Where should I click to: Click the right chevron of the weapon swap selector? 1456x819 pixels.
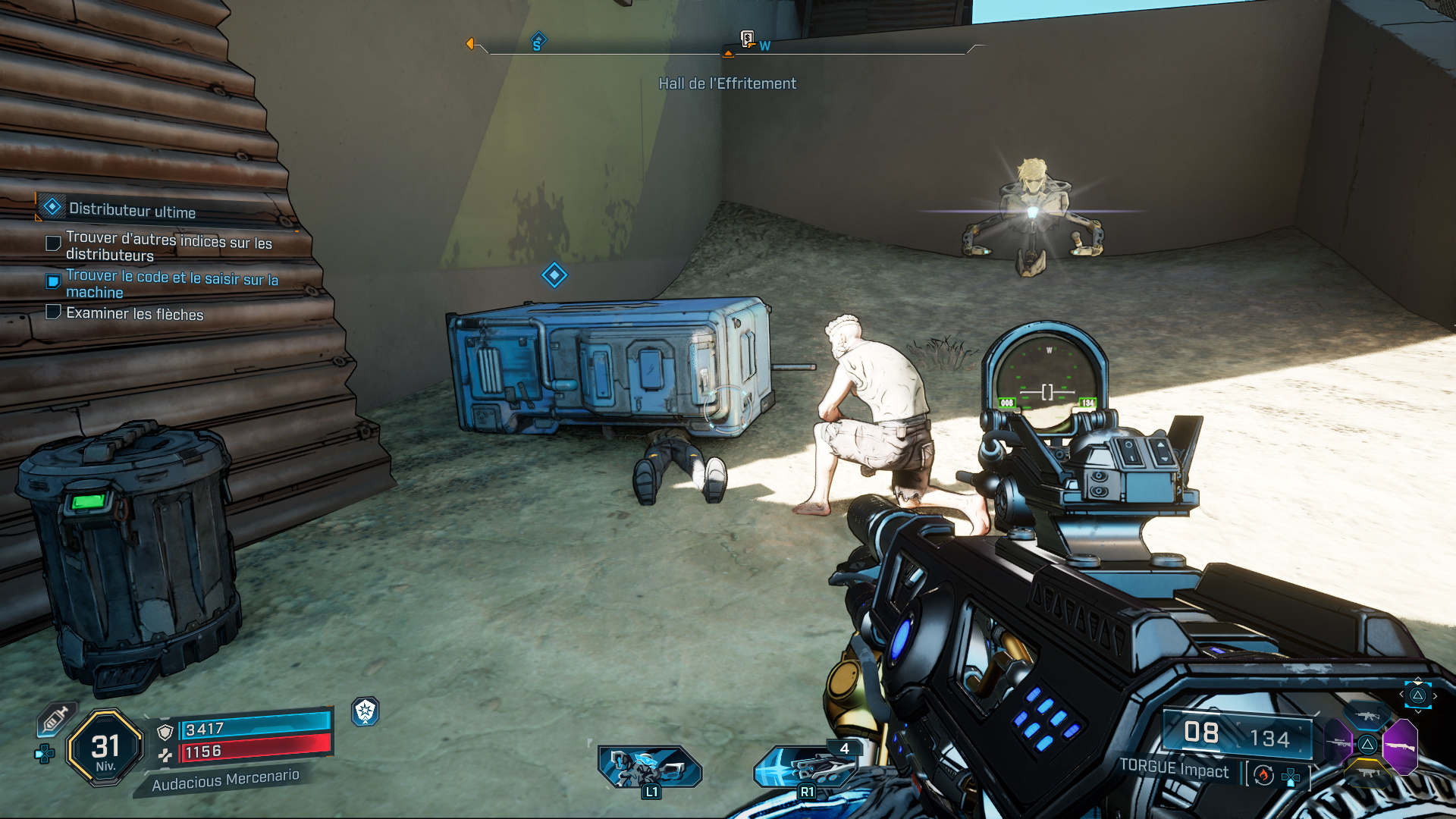1435,696
